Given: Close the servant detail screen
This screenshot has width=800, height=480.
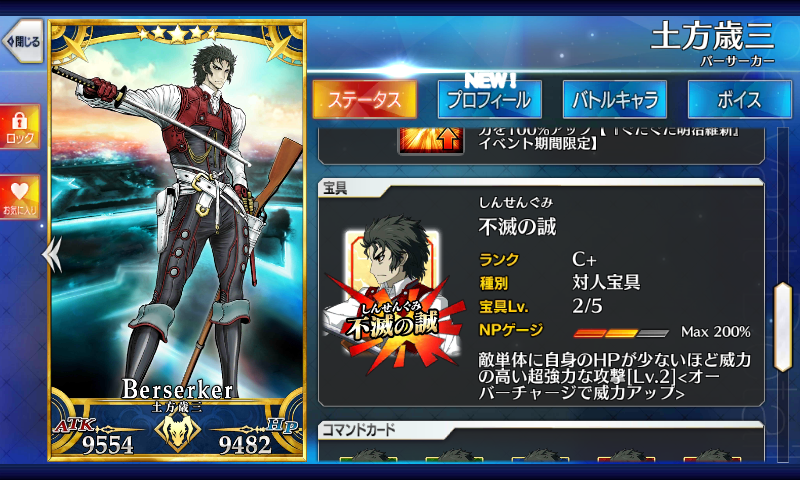Looking at the screenshot, I should 21,42.
